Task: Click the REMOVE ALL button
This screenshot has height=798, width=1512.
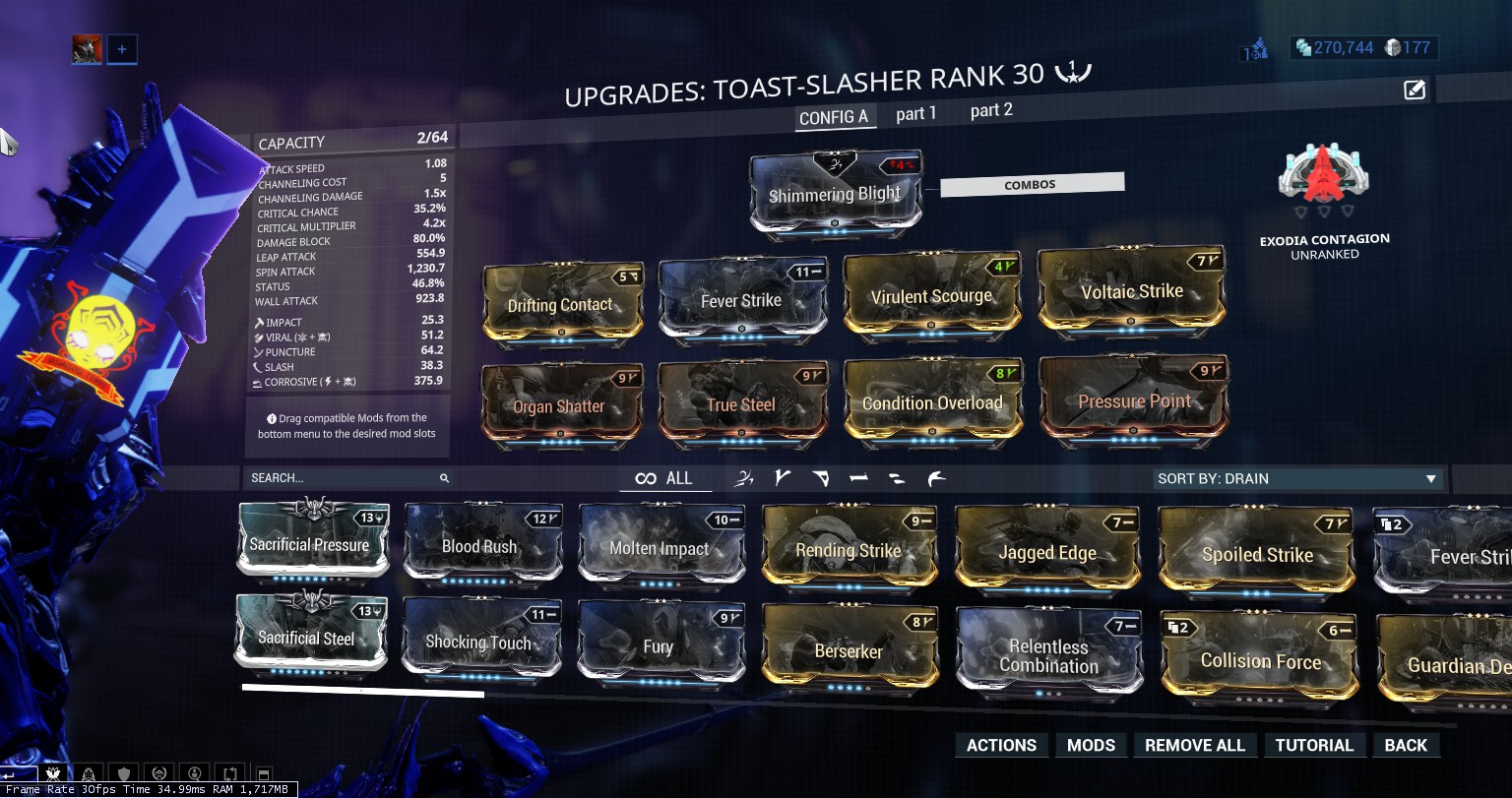Action: coord(1195,745)
